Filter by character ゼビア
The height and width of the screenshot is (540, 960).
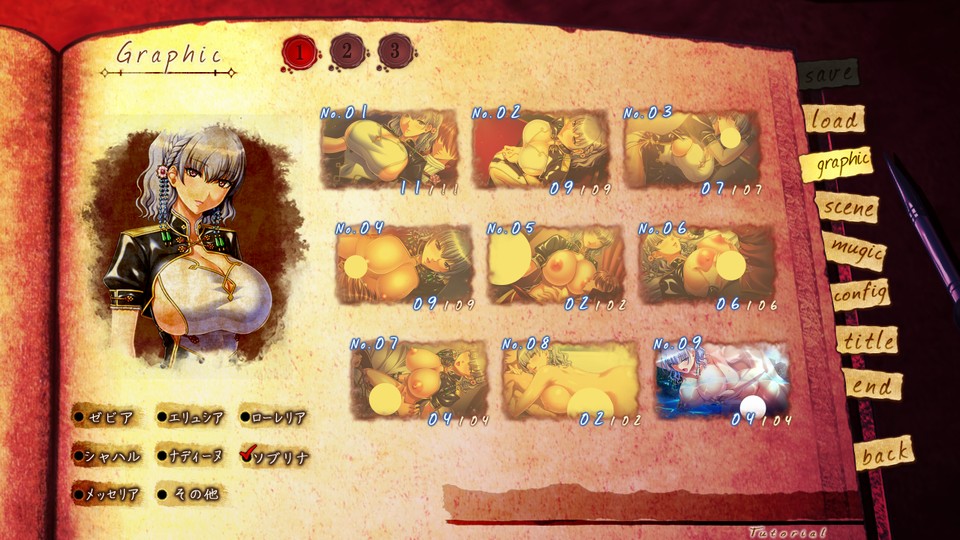(x=104, y=417)
